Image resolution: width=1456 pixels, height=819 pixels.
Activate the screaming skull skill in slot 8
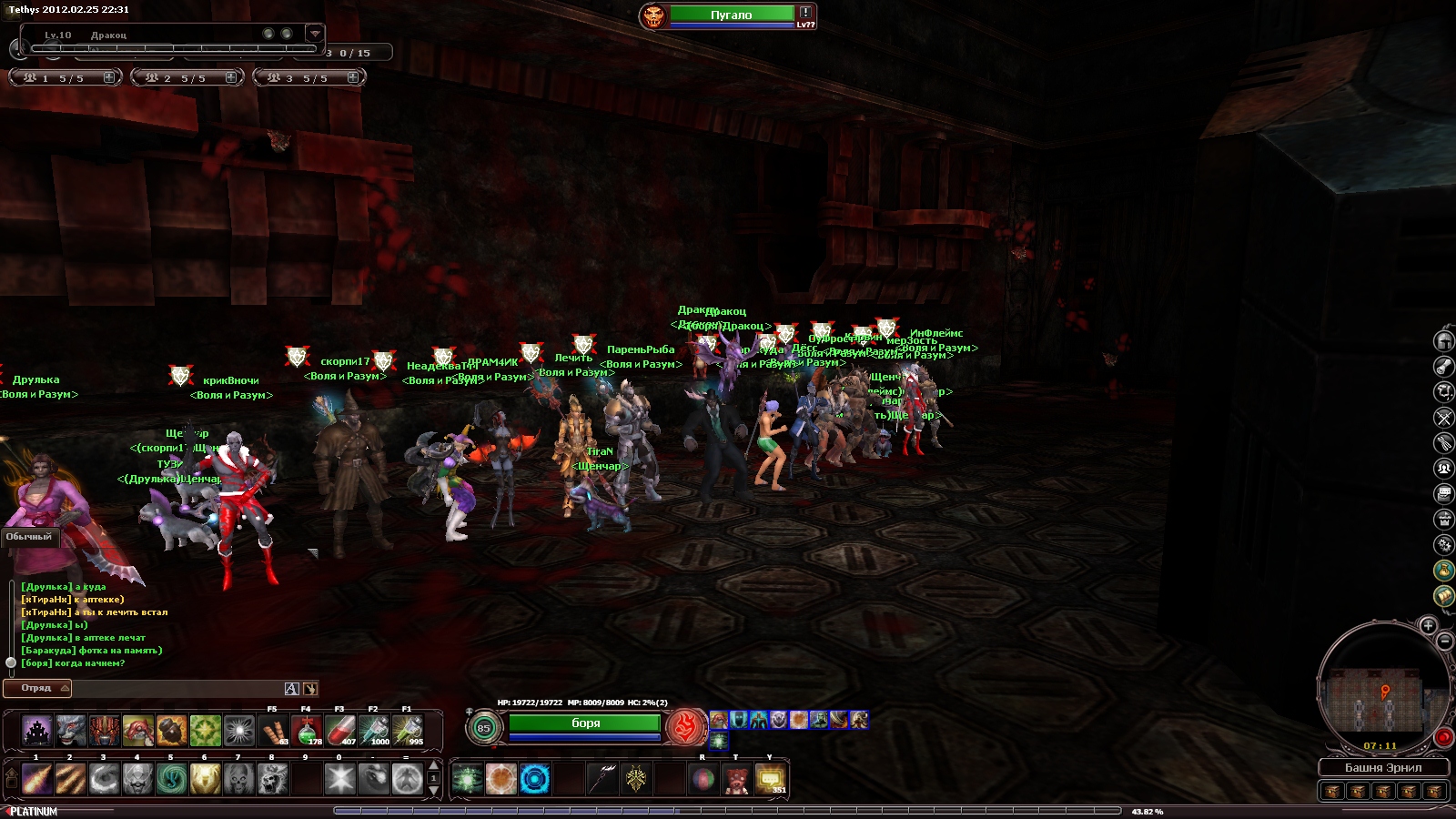272,779
